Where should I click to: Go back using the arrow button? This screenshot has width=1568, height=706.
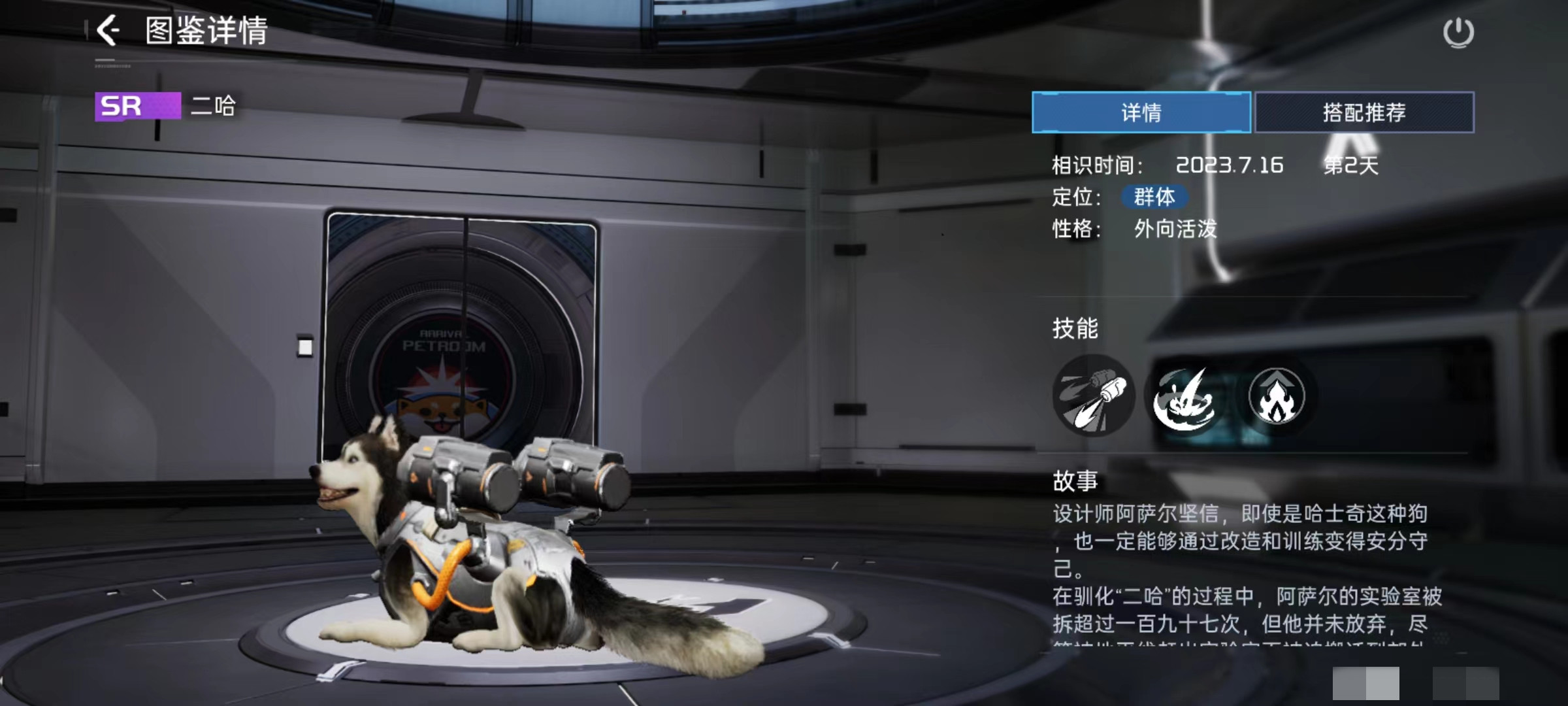point(108,31)
